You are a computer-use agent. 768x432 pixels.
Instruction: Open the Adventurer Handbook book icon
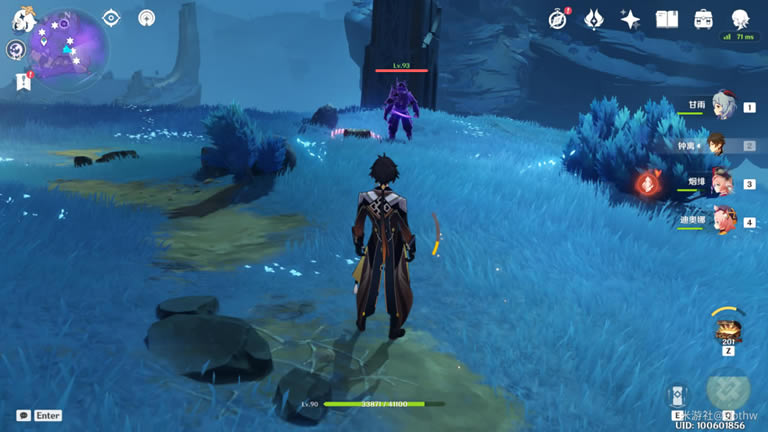[x=667, y=19]
